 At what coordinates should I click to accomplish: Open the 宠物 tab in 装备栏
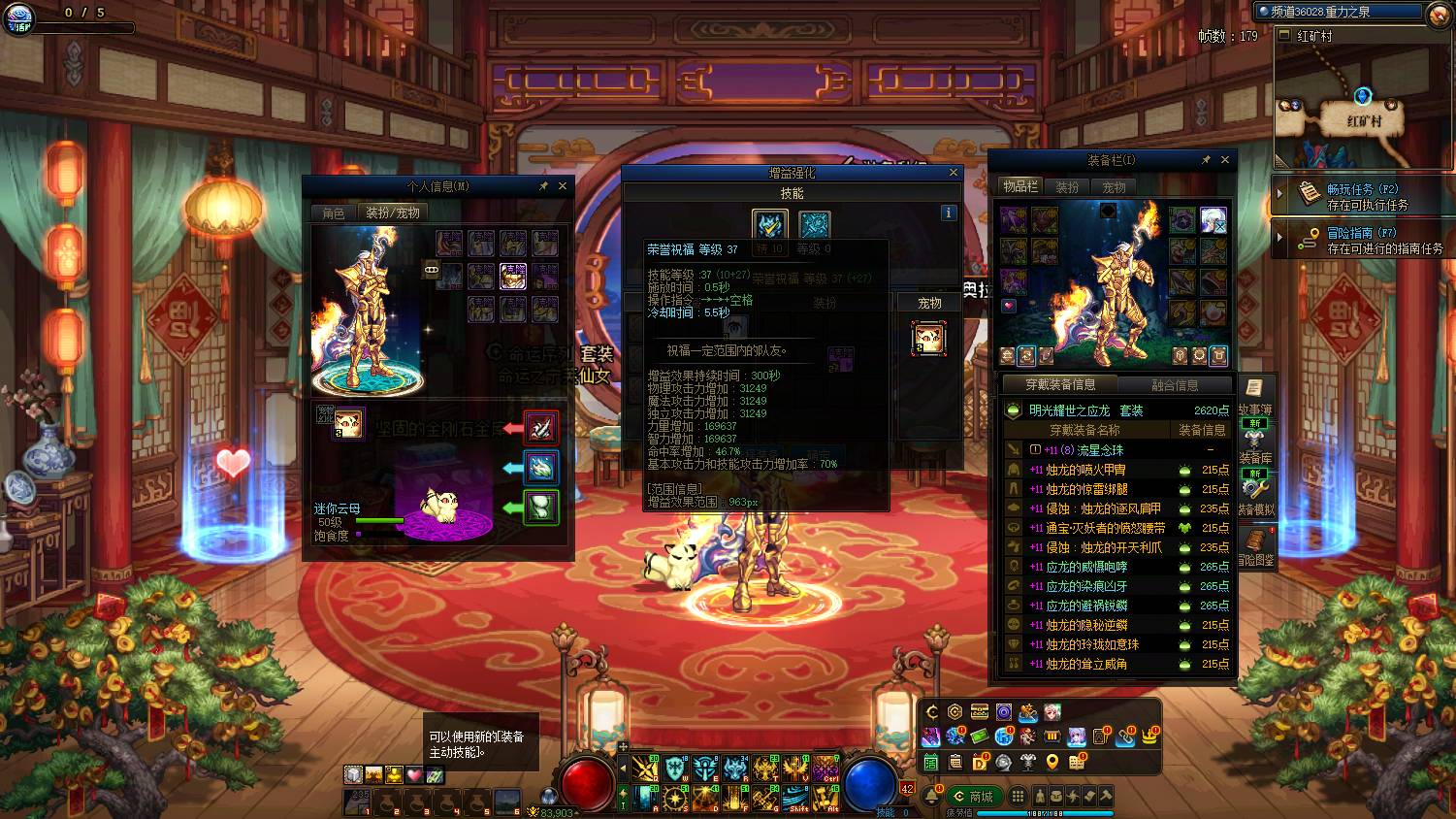pos(1114,187)
